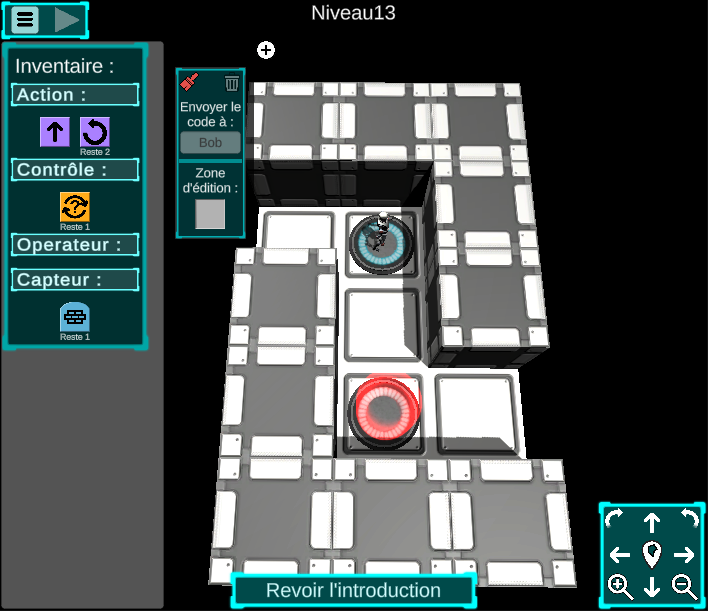Run the program with the play button
The image size is (708, 611).
point(67,19)
